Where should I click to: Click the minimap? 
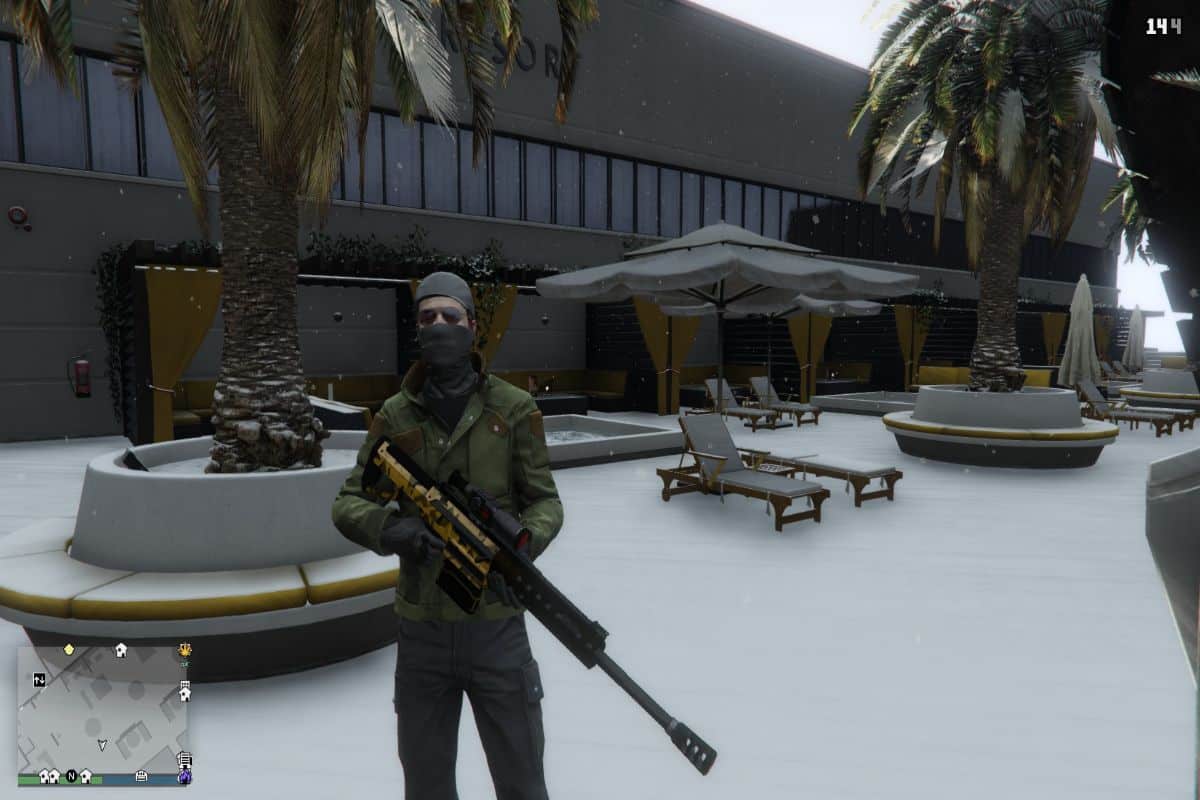pyautogui.click(x=102, y=710)
